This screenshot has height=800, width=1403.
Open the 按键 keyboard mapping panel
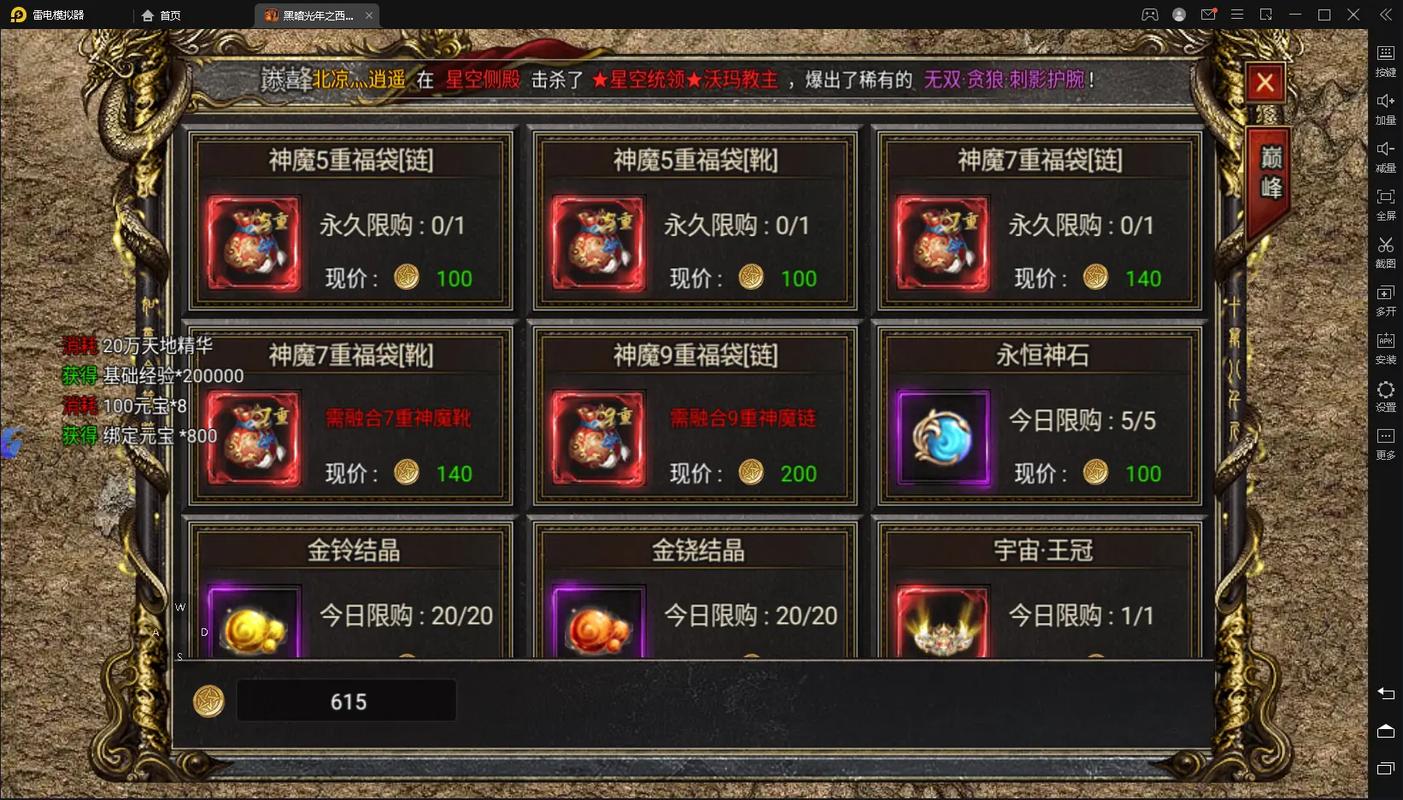tap(1386, 58)
